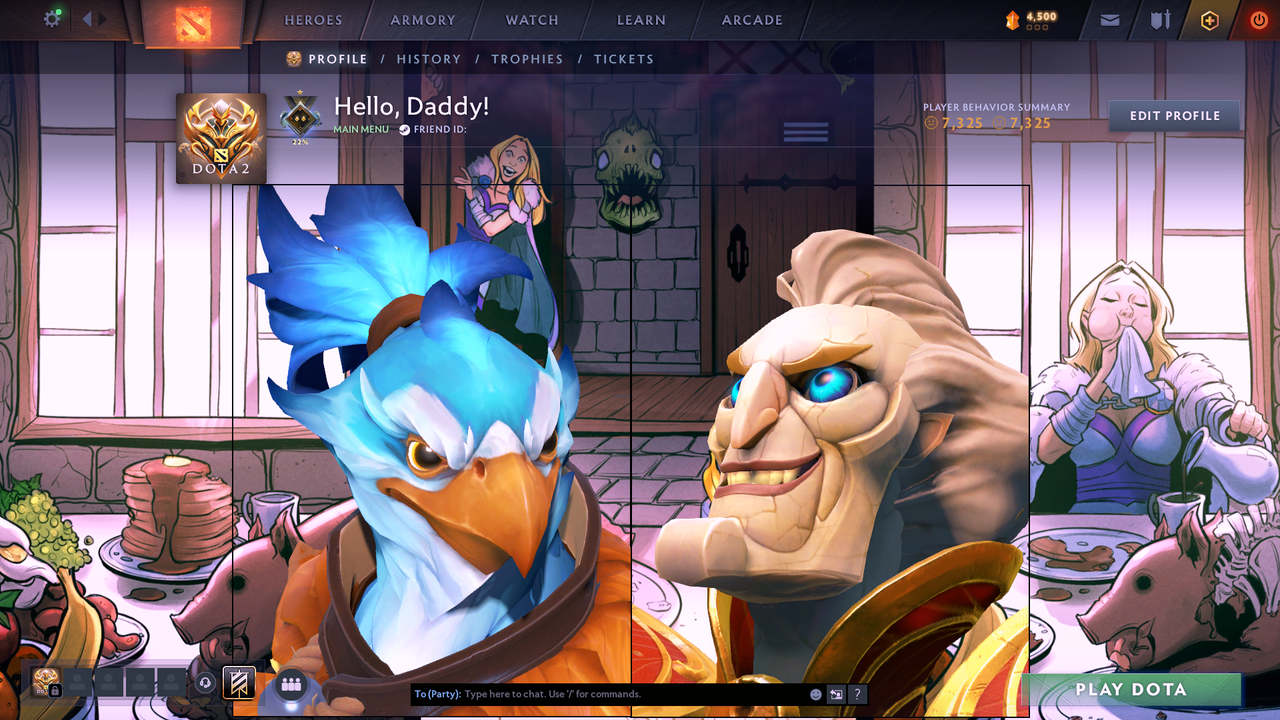This screenshot has width=1280, height=720.
Task: Switch to the TROPHIES tab
Action: (x=528, y=59)
